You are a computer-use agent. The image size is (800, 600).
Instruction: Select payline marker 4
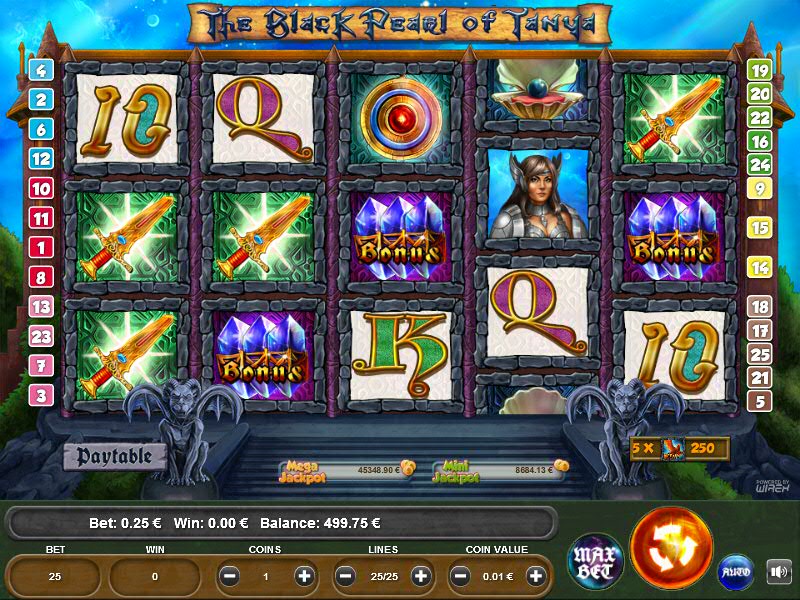click(x=41, y=70)
